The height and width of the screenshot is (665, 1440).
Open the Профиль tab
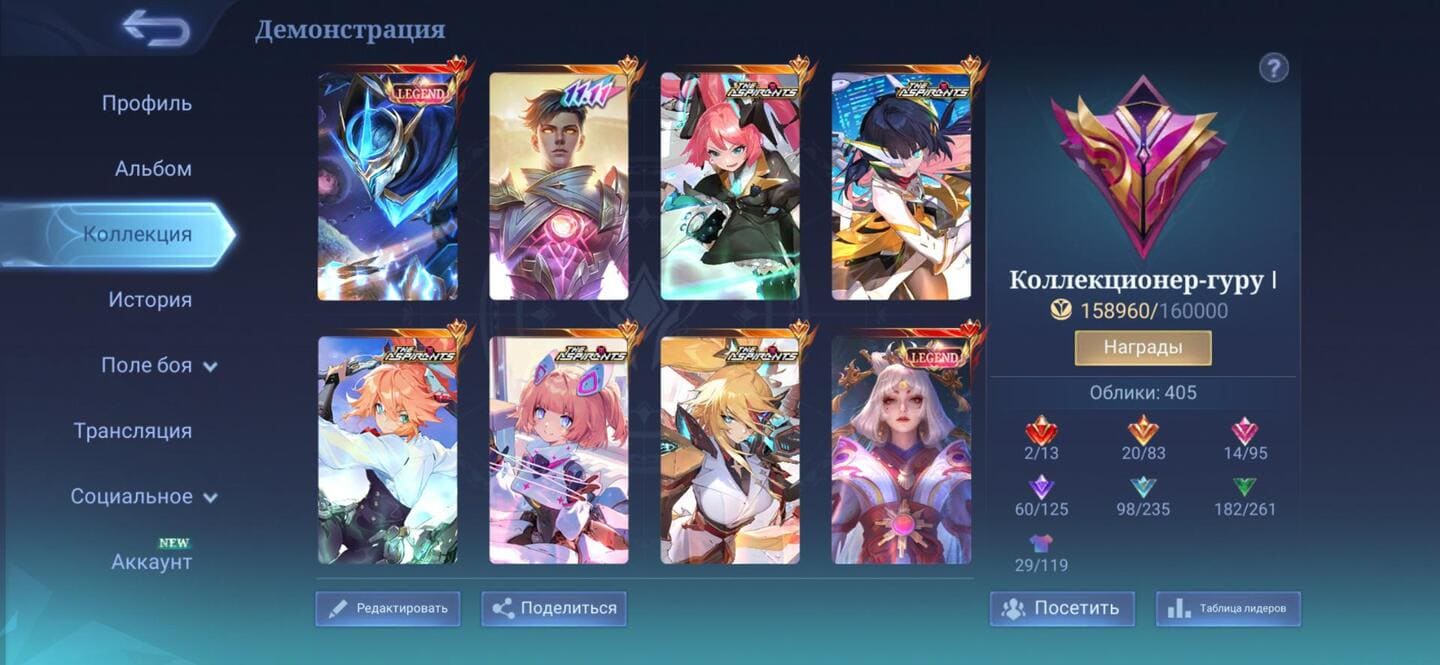coord(147,103)
